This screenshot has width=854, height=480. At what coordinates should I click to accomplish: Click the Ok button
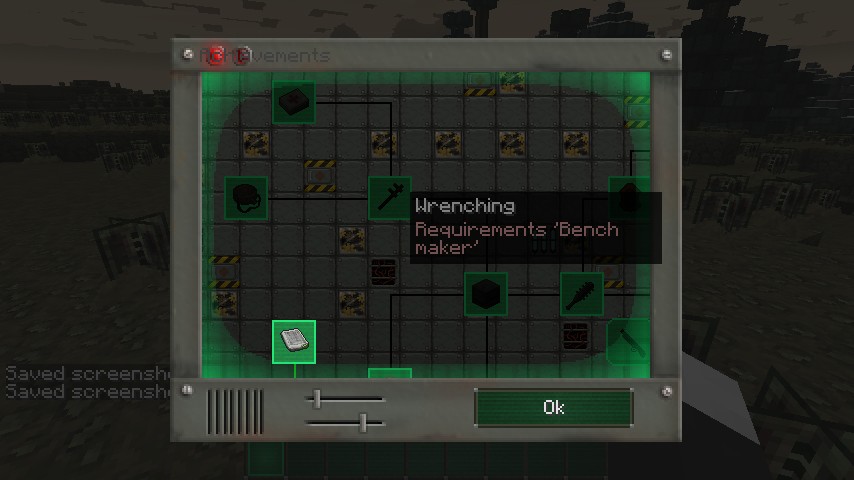click(x=553, y=408)
